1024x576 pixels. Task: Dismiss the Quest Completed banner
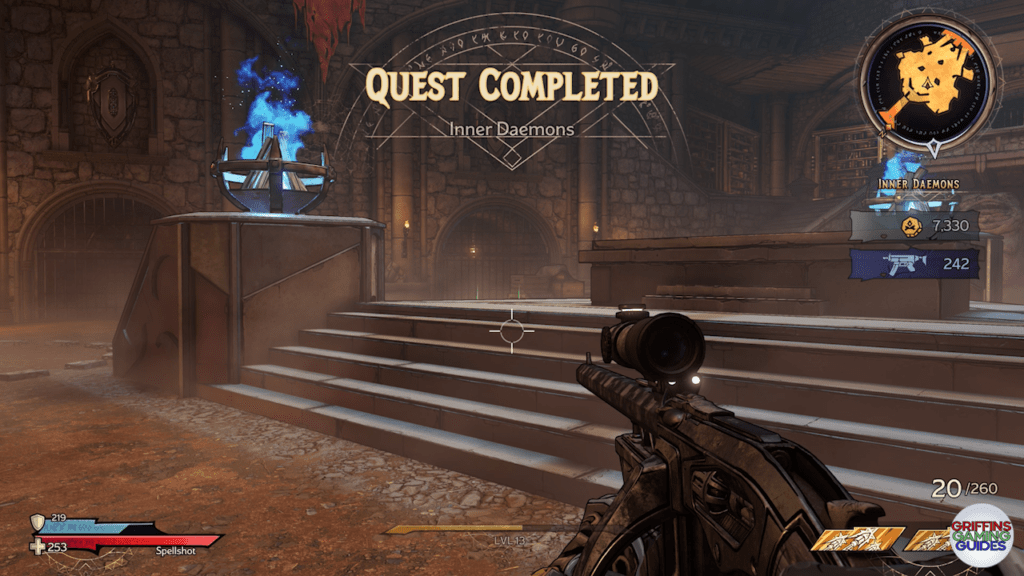[x=511, y=88]
